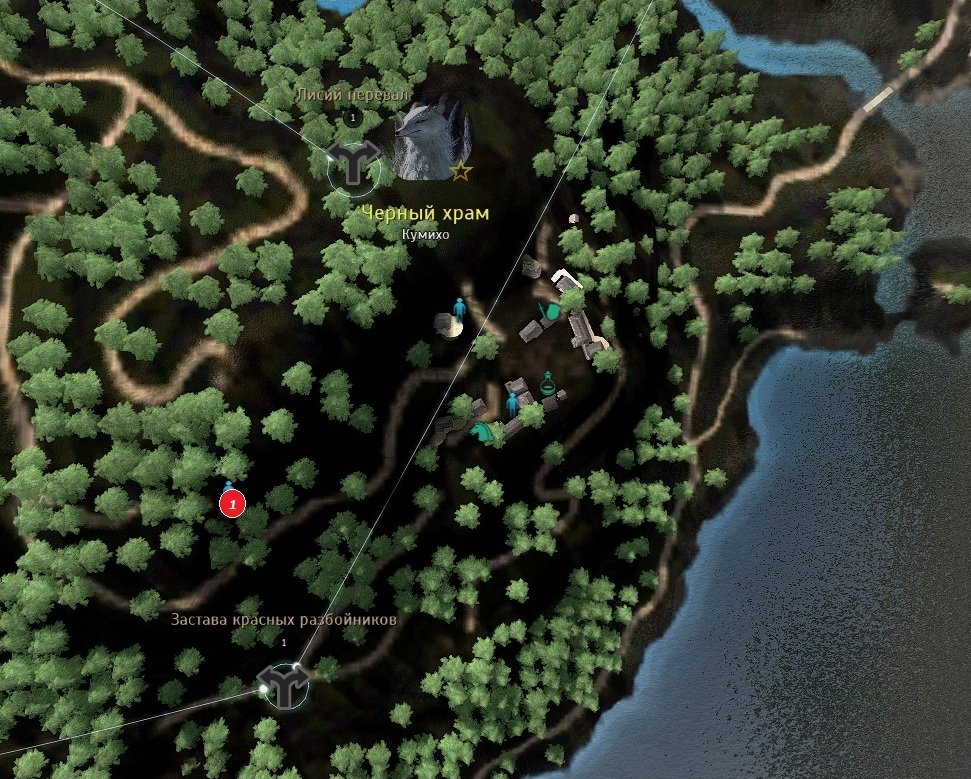Click the blue NPC icon beside the round hut
This screenshot has width=971, height=779.
(460, 308)
